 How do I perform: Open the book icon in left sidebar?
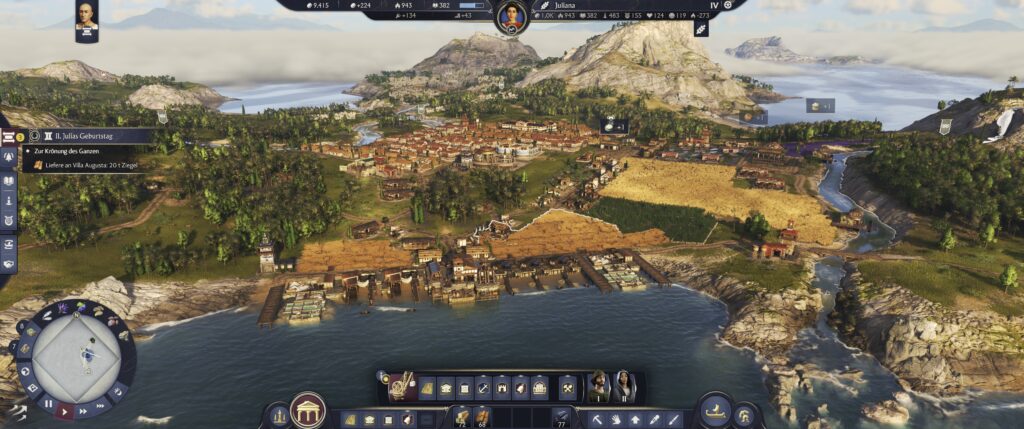(8, 181)
